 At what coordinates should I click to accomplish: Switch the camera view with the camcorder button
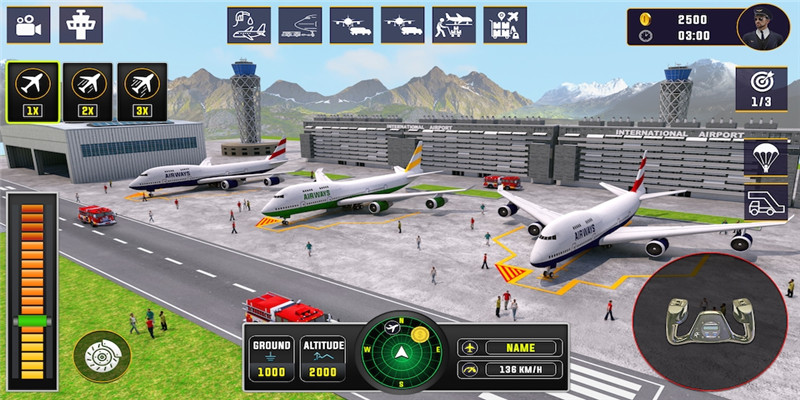tap(28, 25)
